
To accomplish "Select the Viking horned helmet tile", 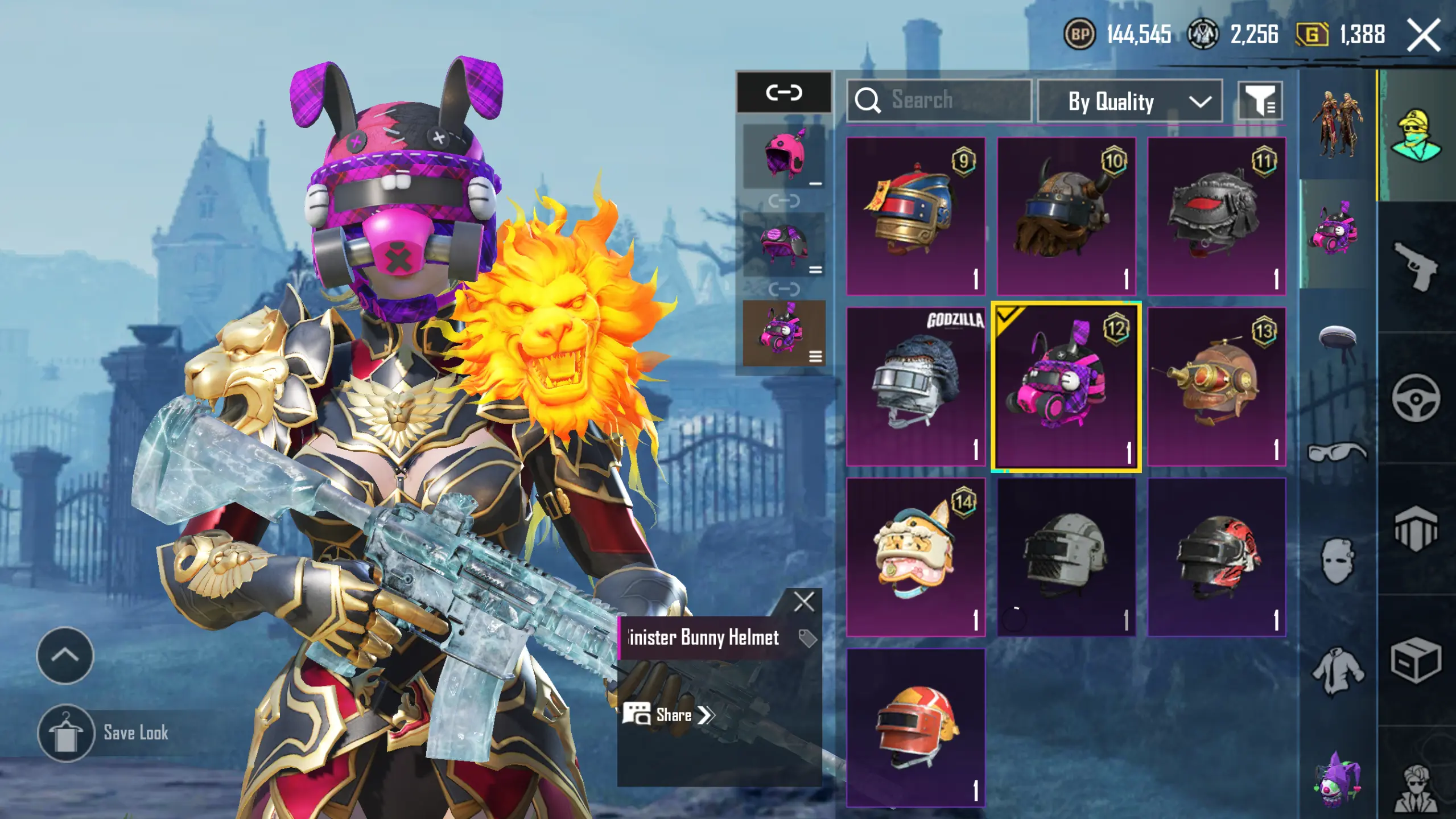I will 1066,216.
